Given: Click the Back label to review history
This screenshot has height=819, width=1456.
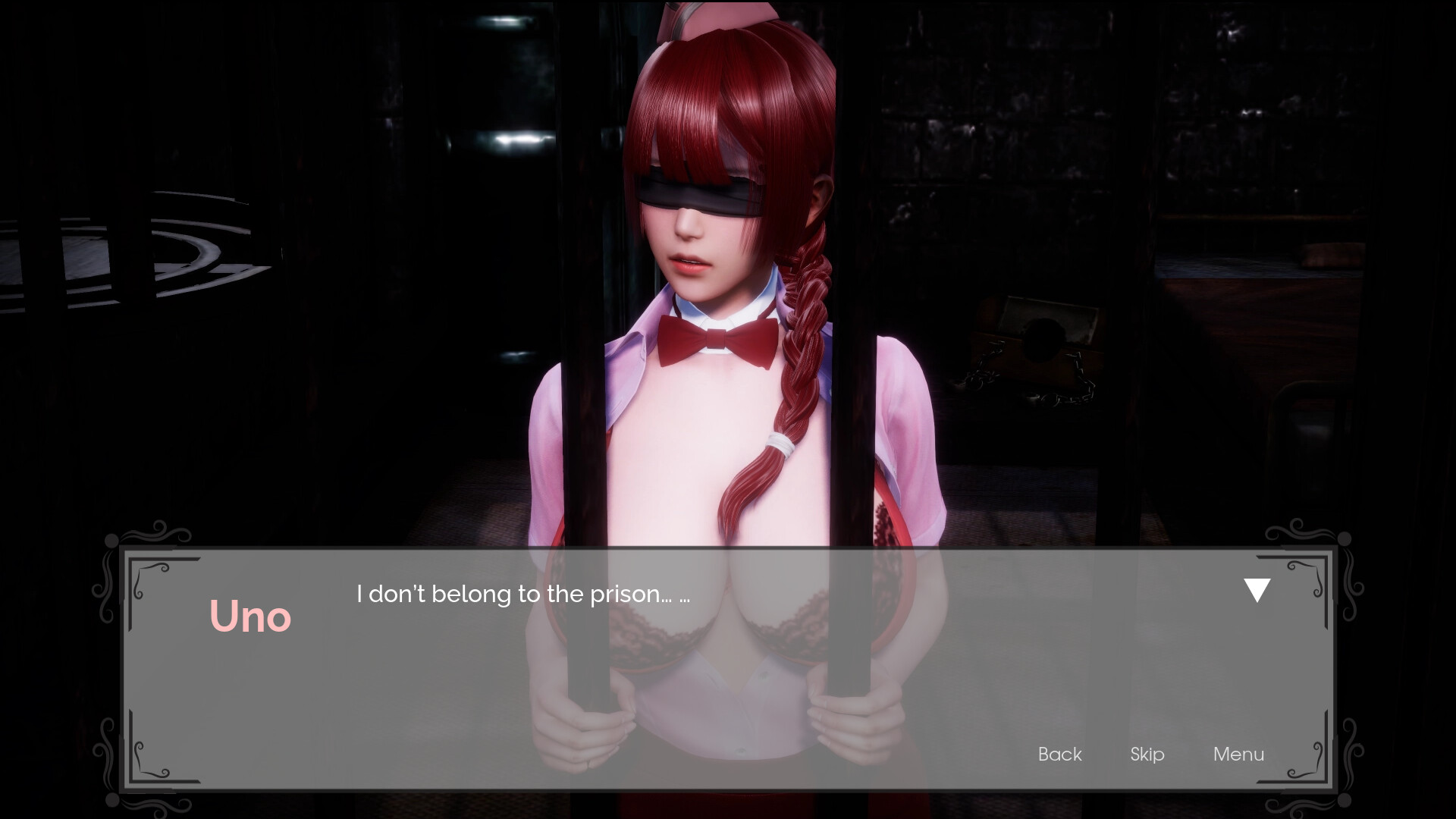Looking at the screenshot, I should [x=1059, y=754].
